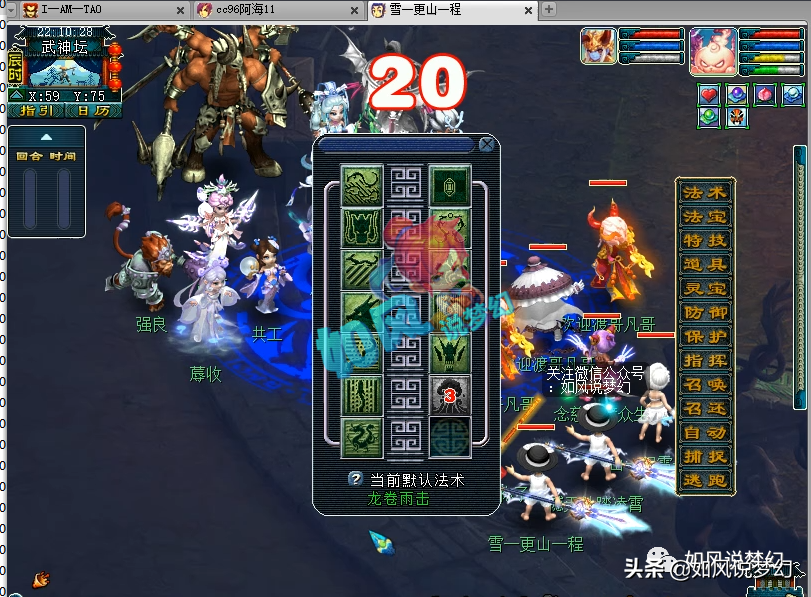The image size is (811, 597).
Task: Select the 召唤 summon command
Action: tap(704, 385)
